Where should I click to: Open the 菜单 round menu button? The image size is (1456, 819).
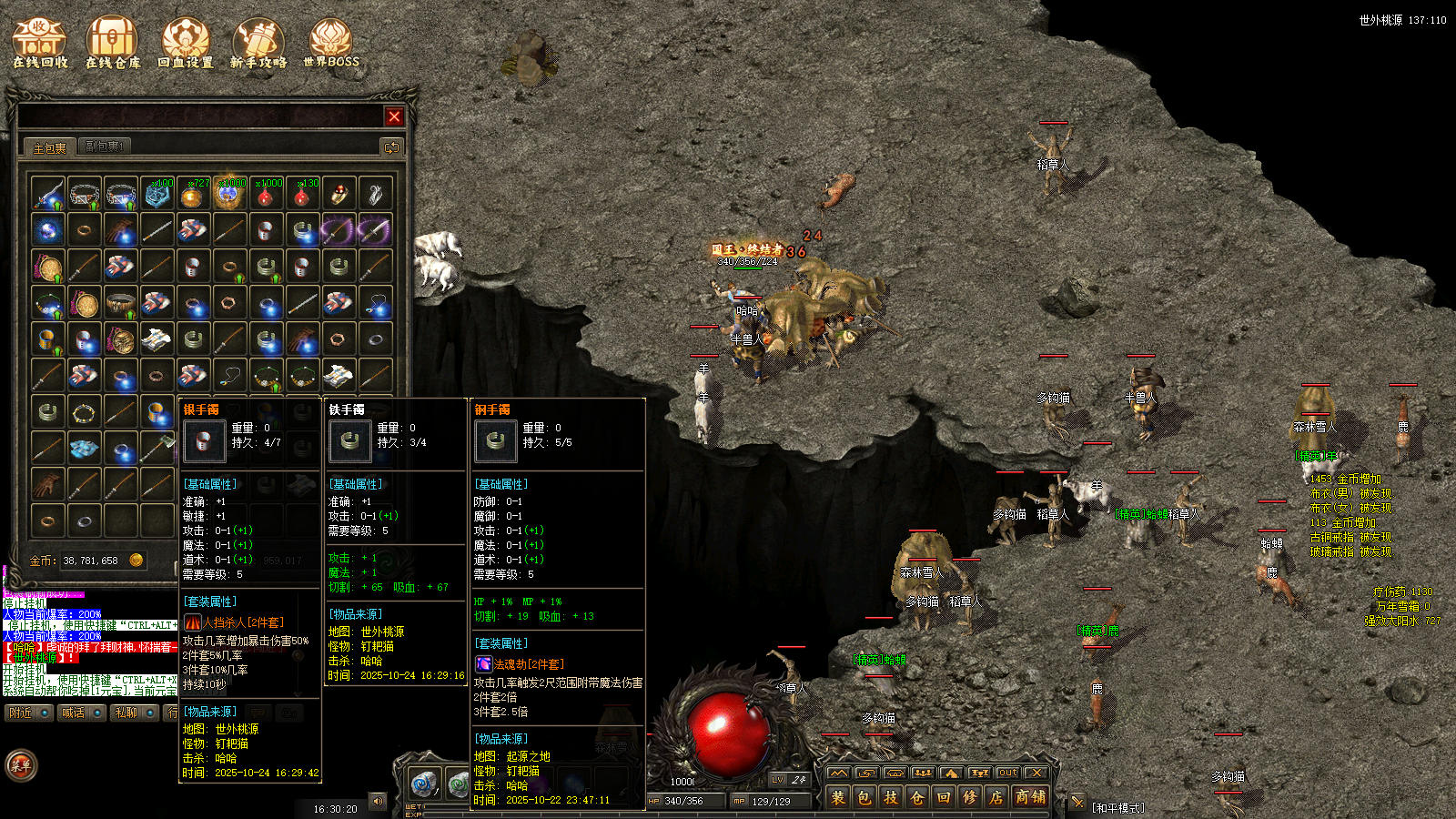click(21, 766)
